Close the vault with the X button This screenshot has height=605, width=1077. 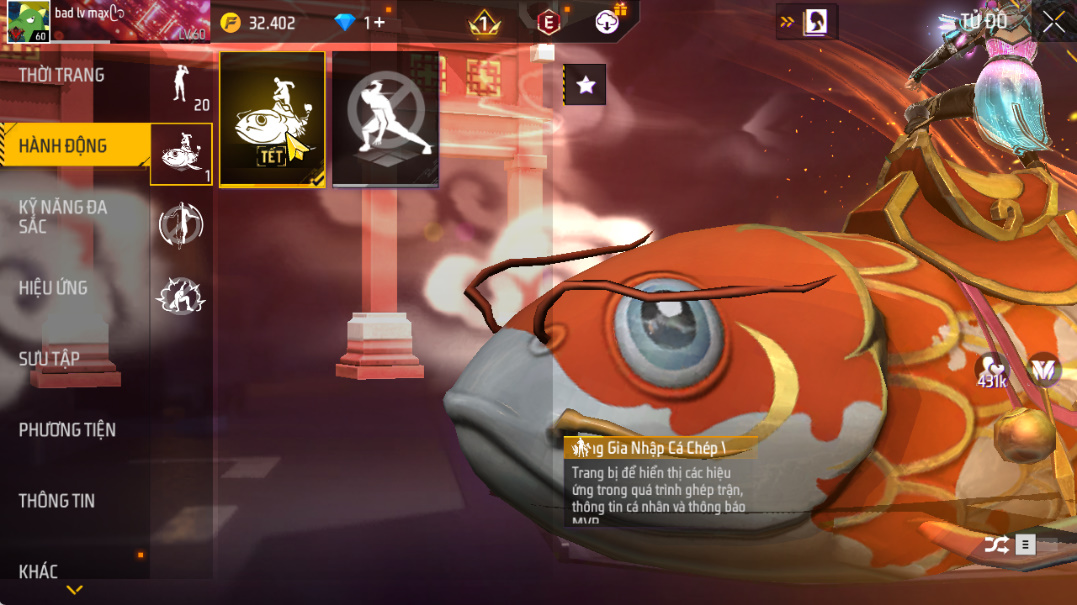click(x=1053, y=22)
